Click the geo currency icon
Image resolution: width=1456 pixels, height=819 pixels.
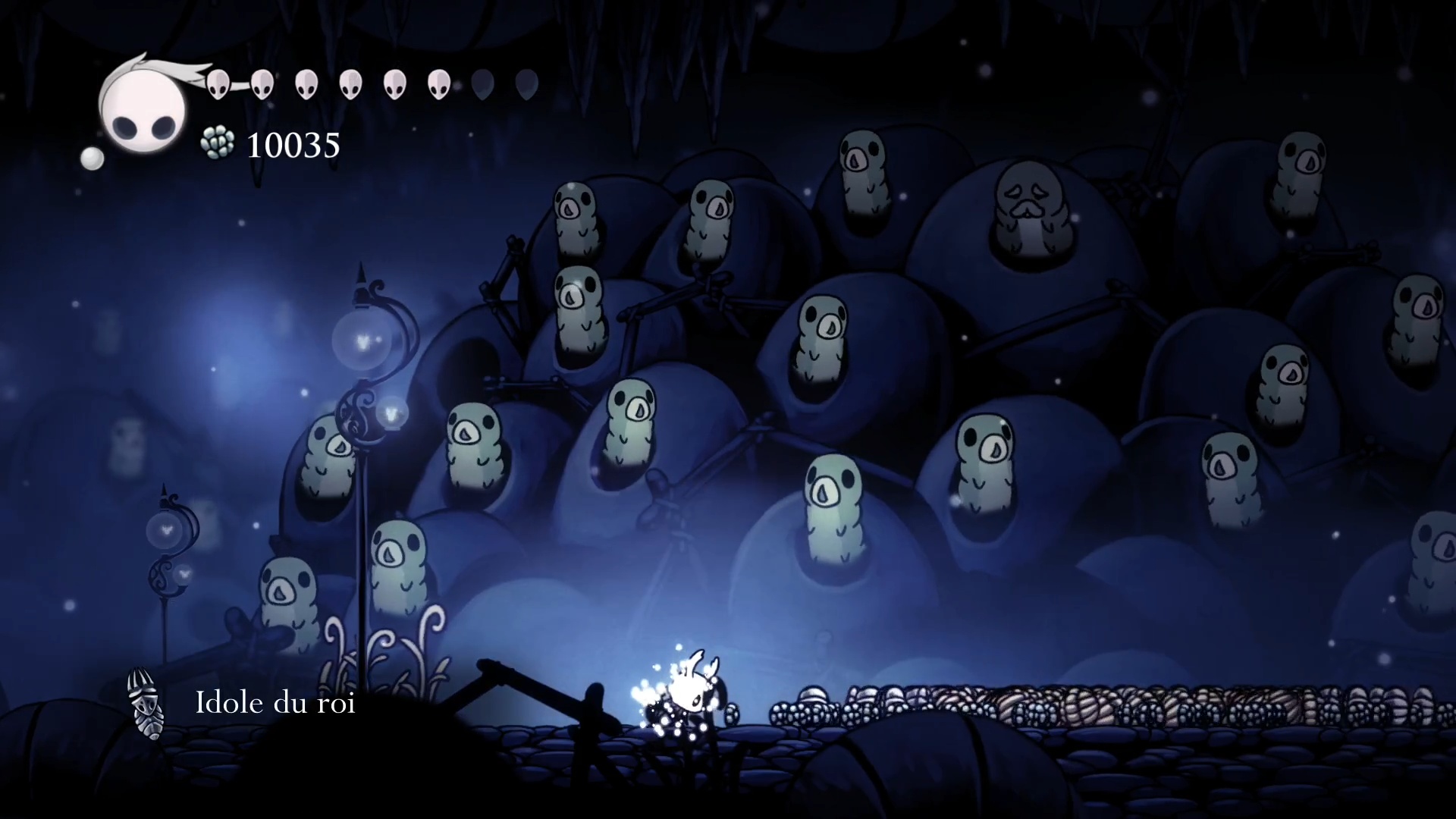point(218,143)
